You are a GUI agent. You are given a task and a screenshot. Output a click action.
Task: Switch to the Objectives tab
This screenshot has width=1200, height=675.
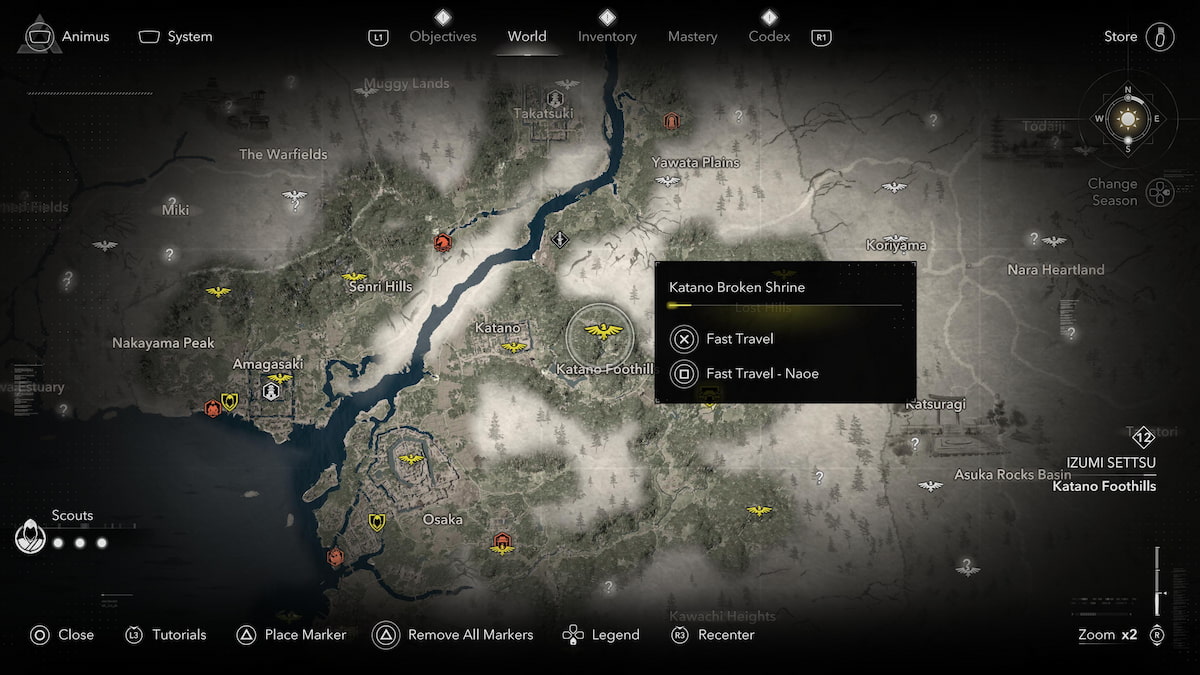pos(443,37)
